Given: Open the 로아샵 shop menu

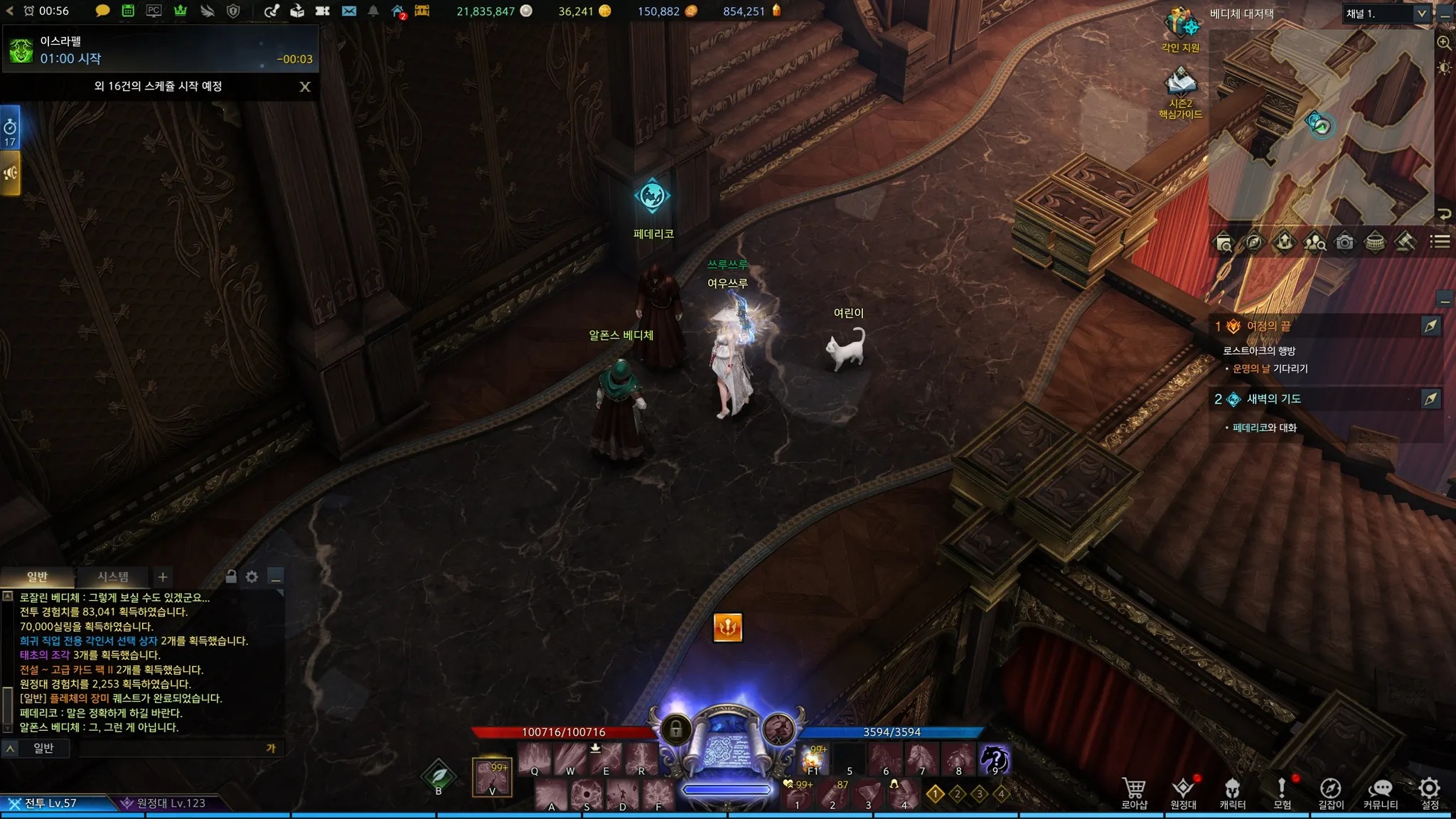Looking at the screenshot, I should tap(1134, 793).
